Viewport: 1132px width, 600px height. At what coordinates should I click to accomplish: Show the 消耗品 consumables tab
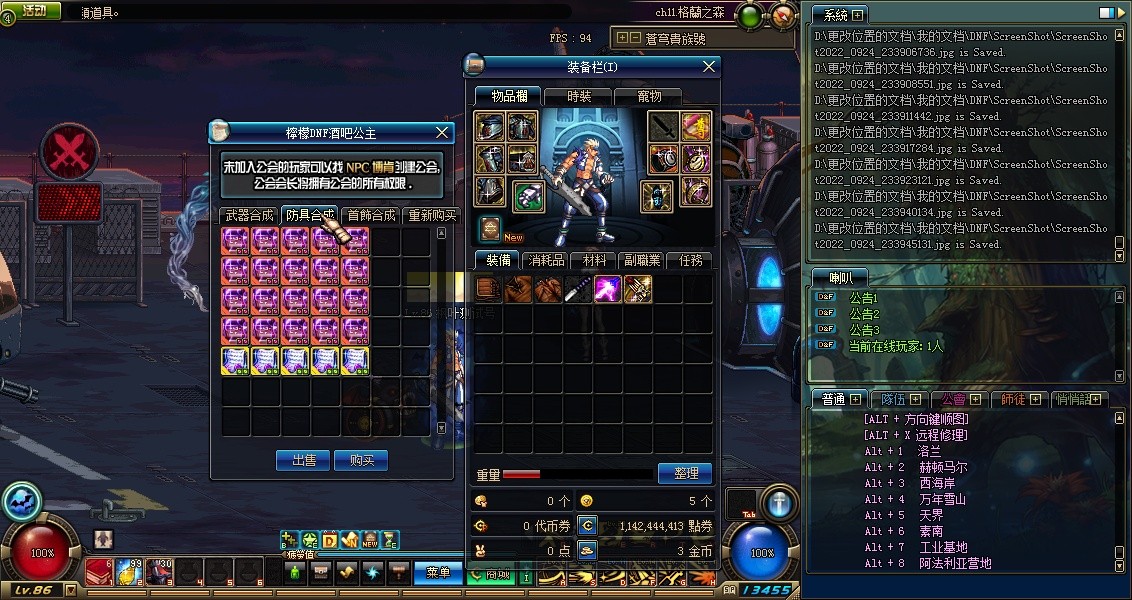tap(545, 260)
